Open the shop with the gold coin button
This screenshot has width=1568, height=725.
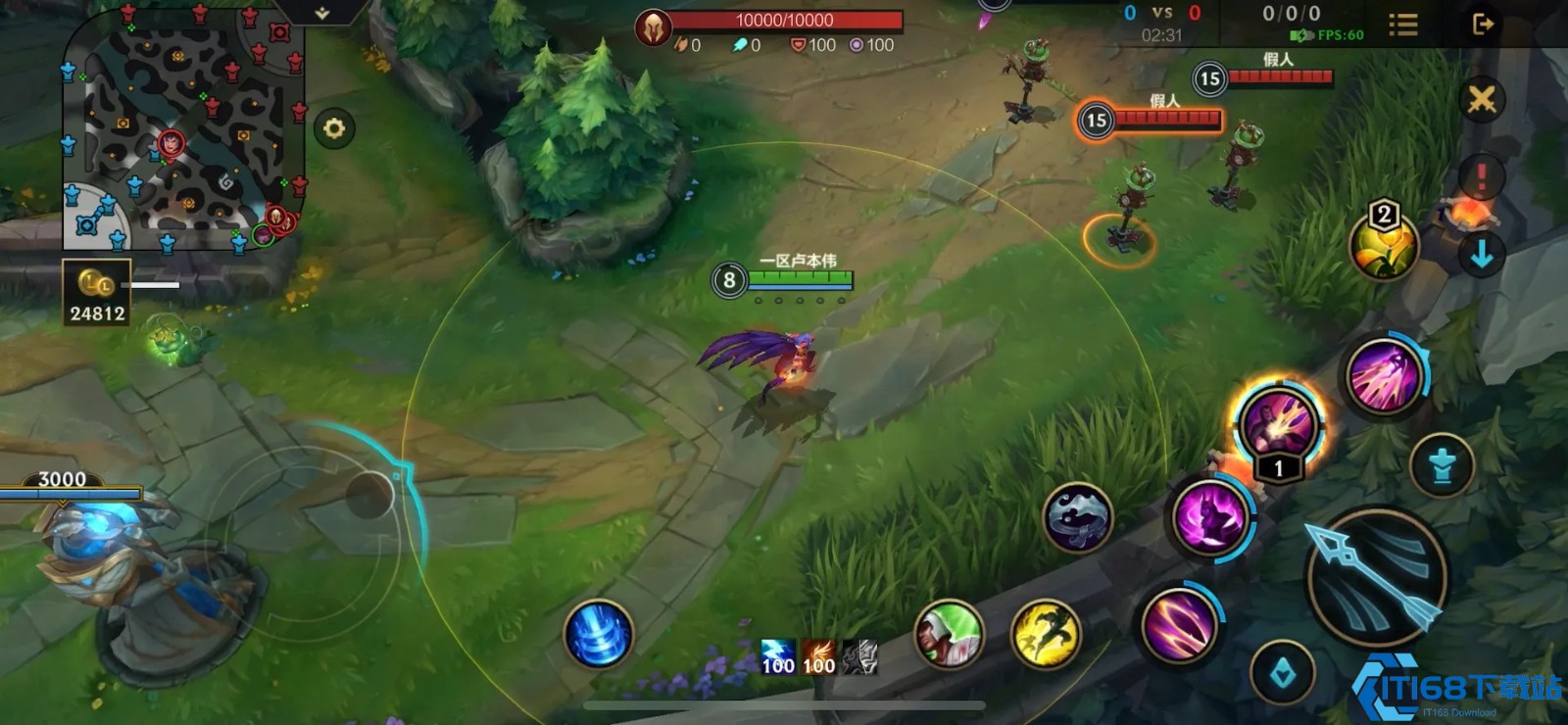pos(96,292)
